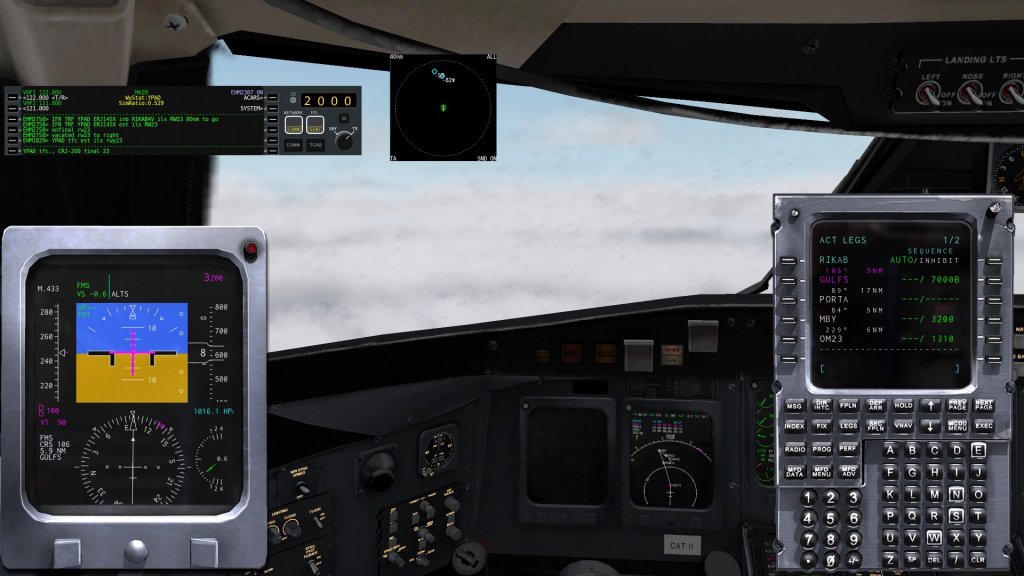Click the flight plan SENT button
The width and height of the screenshot is (1024, 576).
315,127
